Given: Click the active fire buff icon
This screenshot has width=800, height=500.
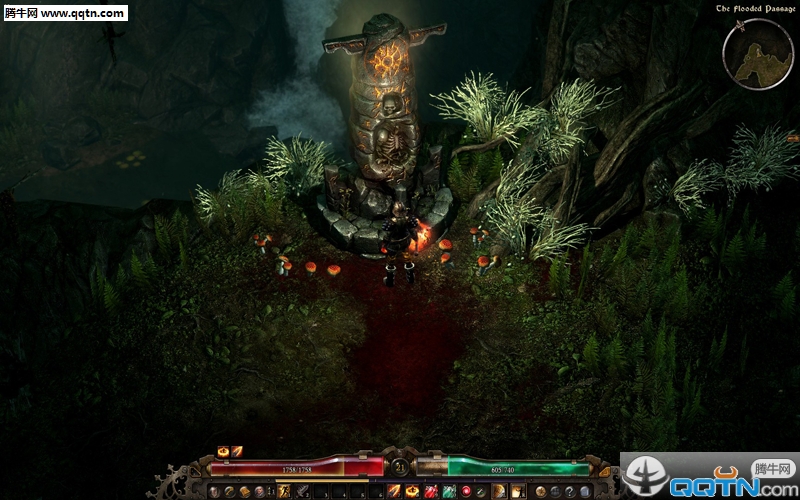Looking at the screenshot, I should coord(223,451).
